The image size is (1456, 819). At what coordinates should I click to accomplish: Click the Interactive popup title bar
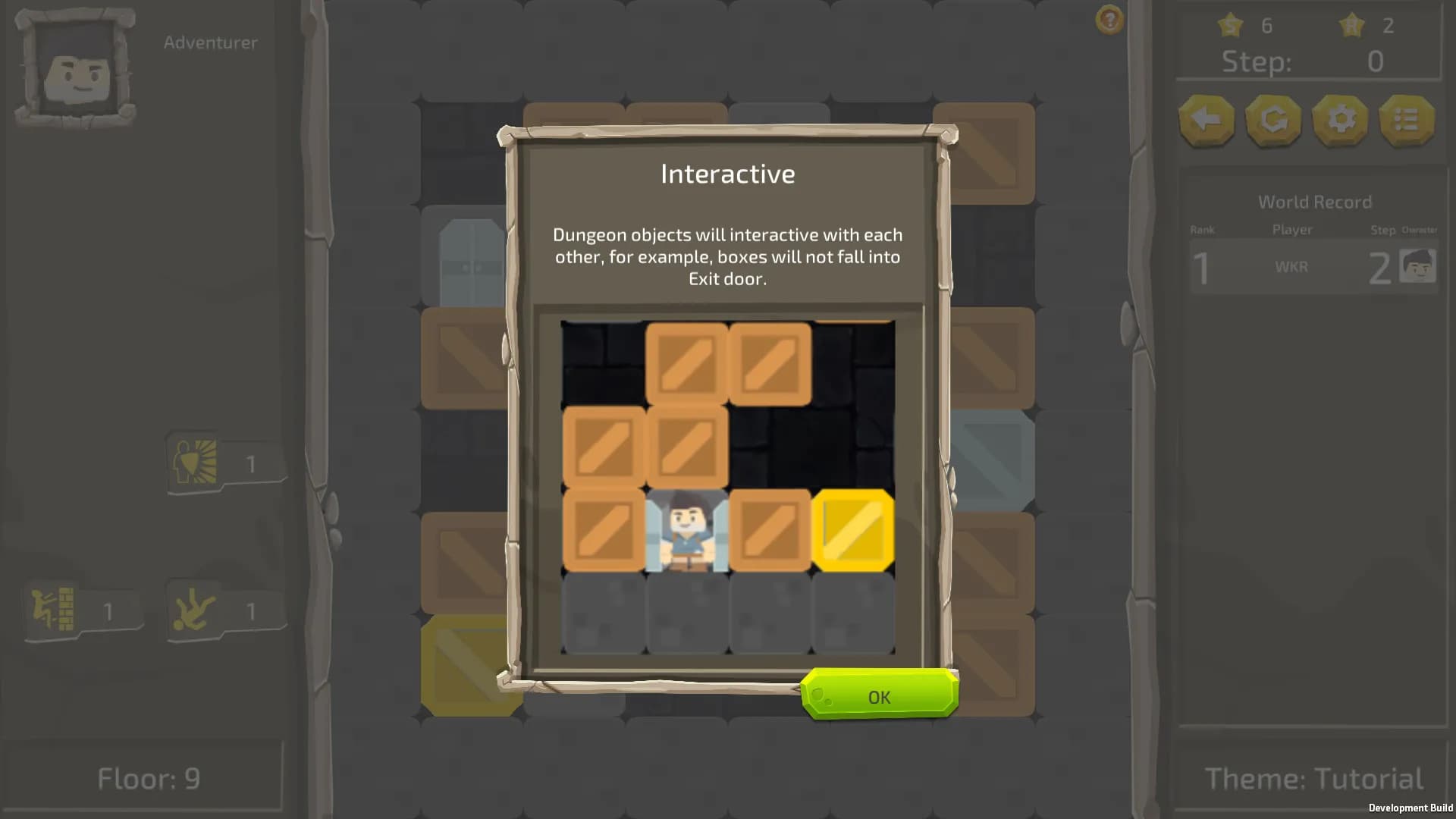pos(726,173)
